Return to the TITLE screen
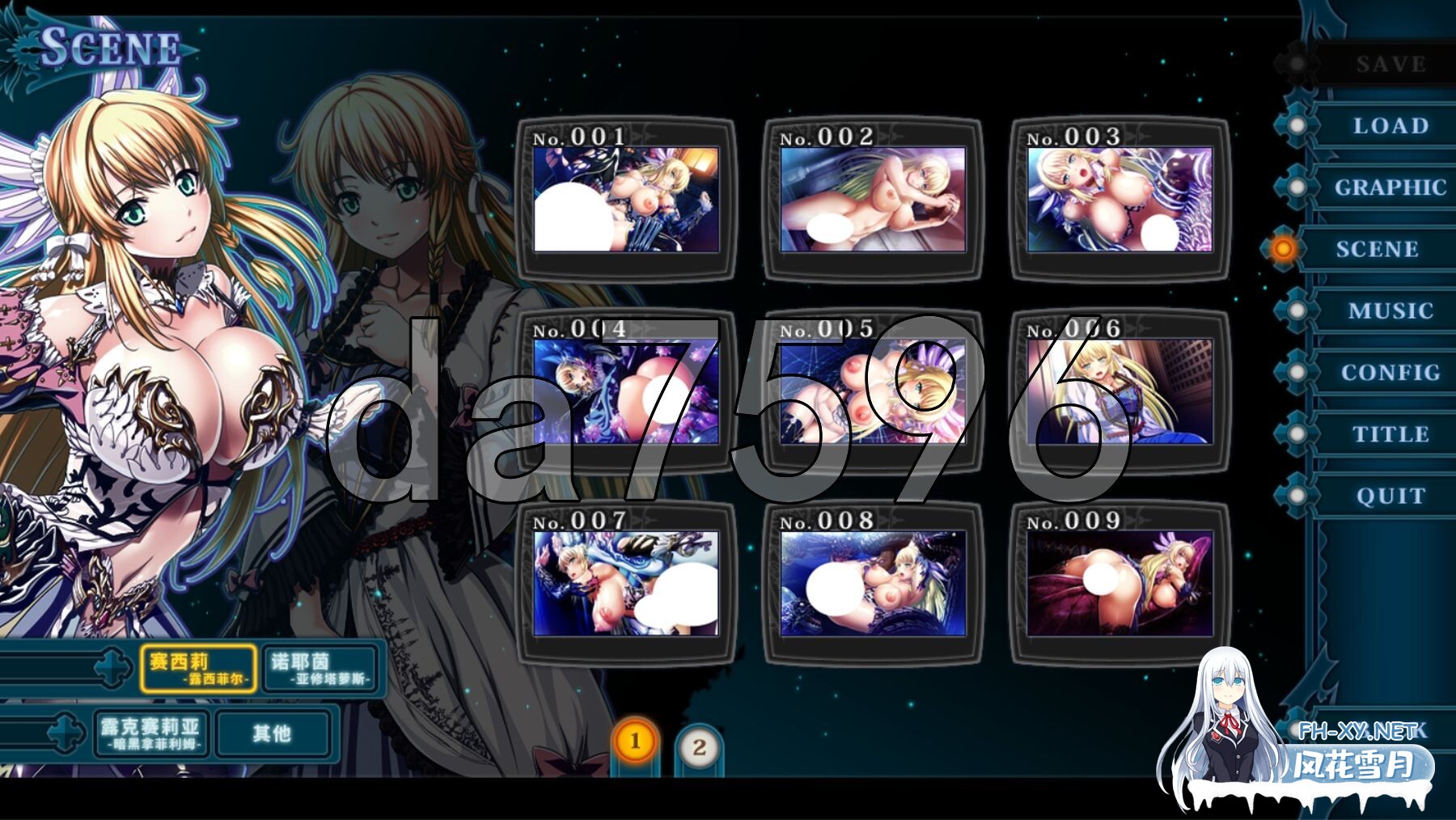This screenshot has height=820, width=1456. click(1390, 434)
